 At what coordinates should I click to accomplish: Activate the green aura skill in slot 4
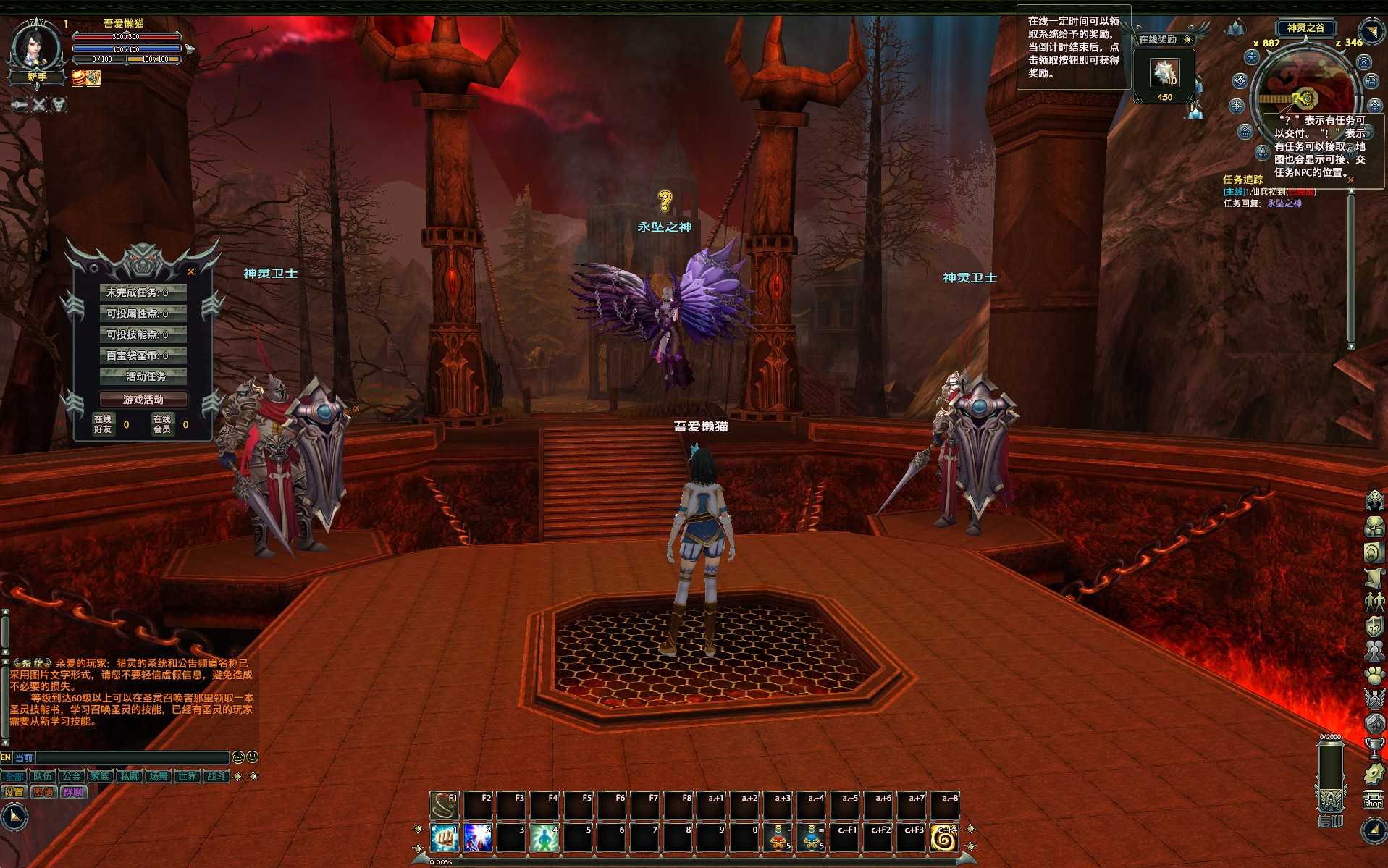544,838
